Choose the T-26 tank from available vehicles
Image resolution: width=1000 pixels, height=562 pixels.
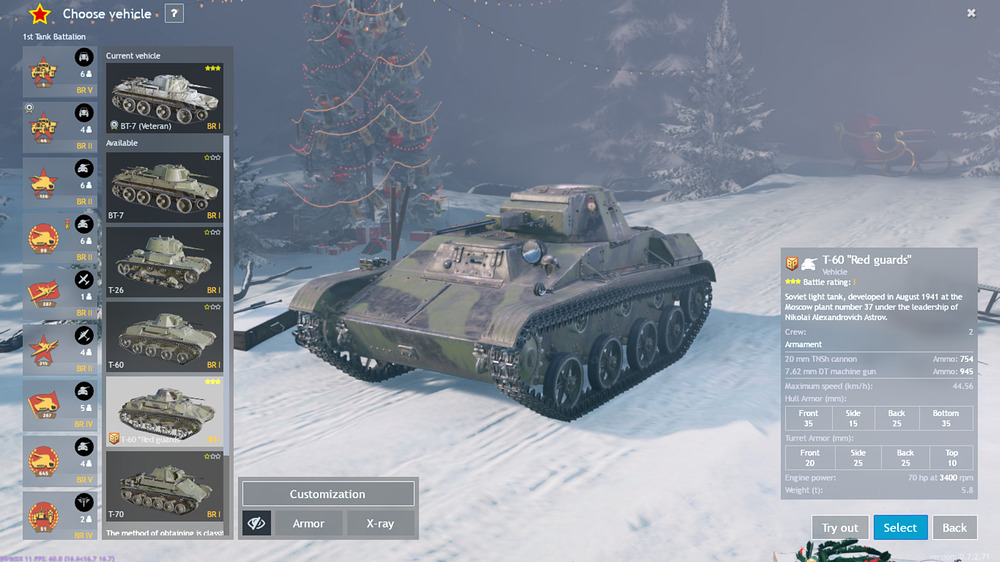(165, 261)
